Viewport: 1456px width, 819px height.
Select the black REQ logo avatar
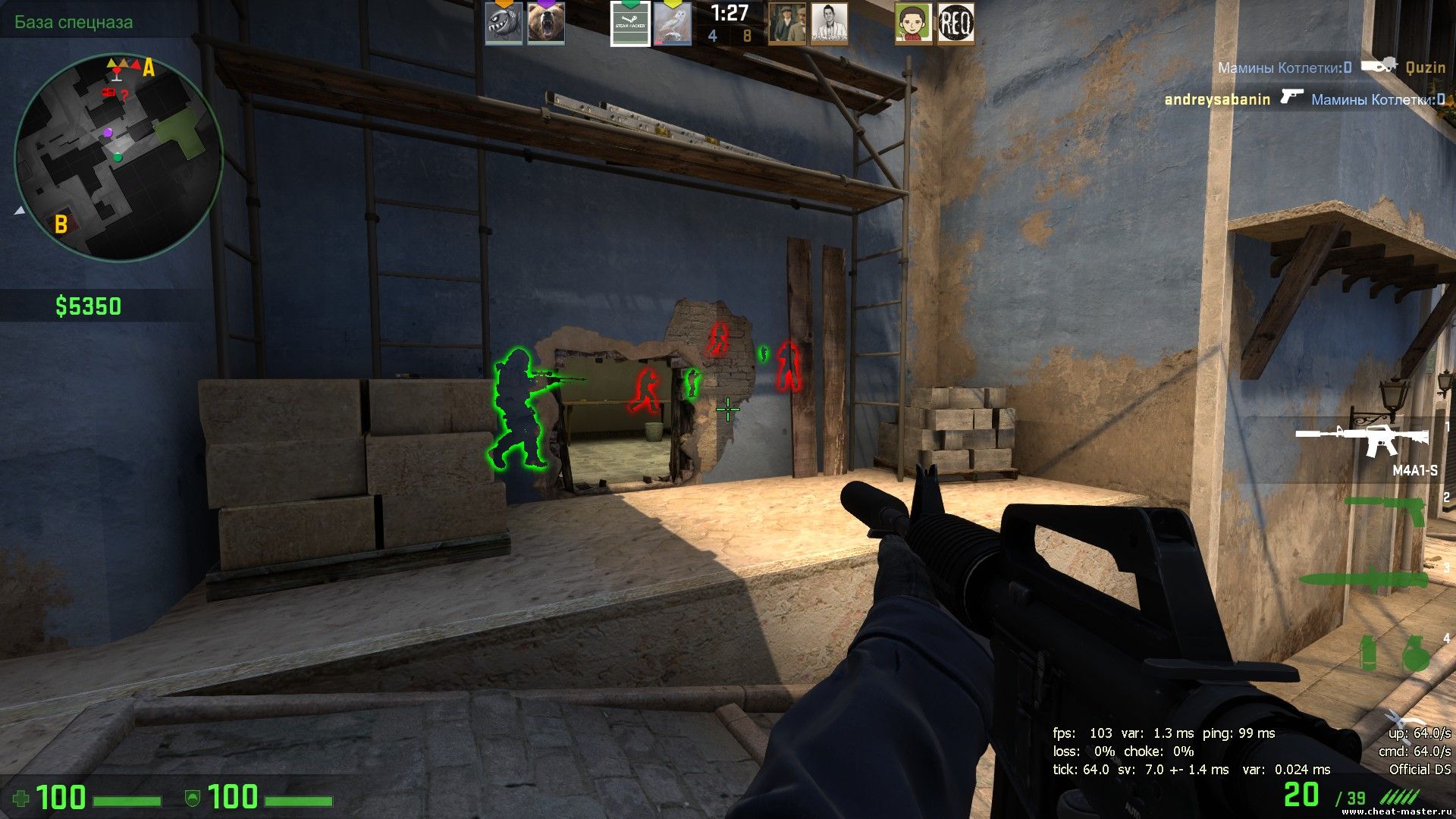point(955,24)
